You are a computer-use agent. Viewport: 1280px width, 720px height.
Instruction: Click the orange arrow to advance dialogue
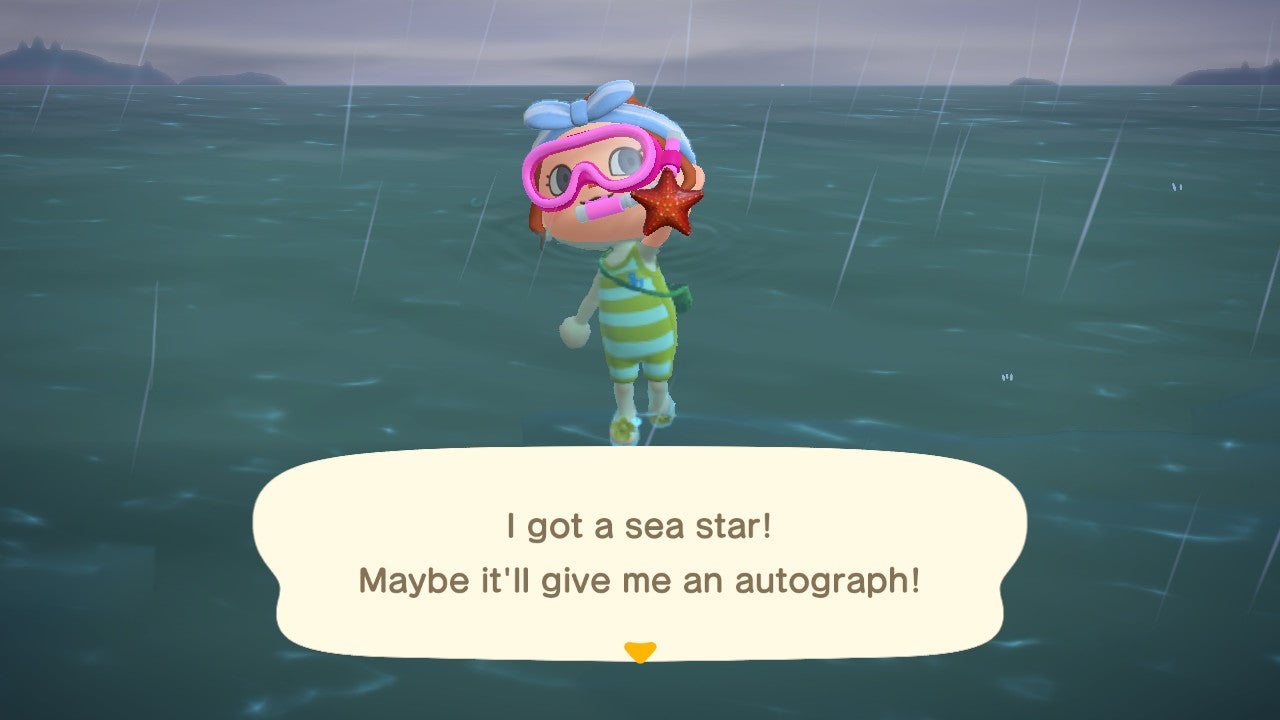pyautogui.click(x=640, y=650)
